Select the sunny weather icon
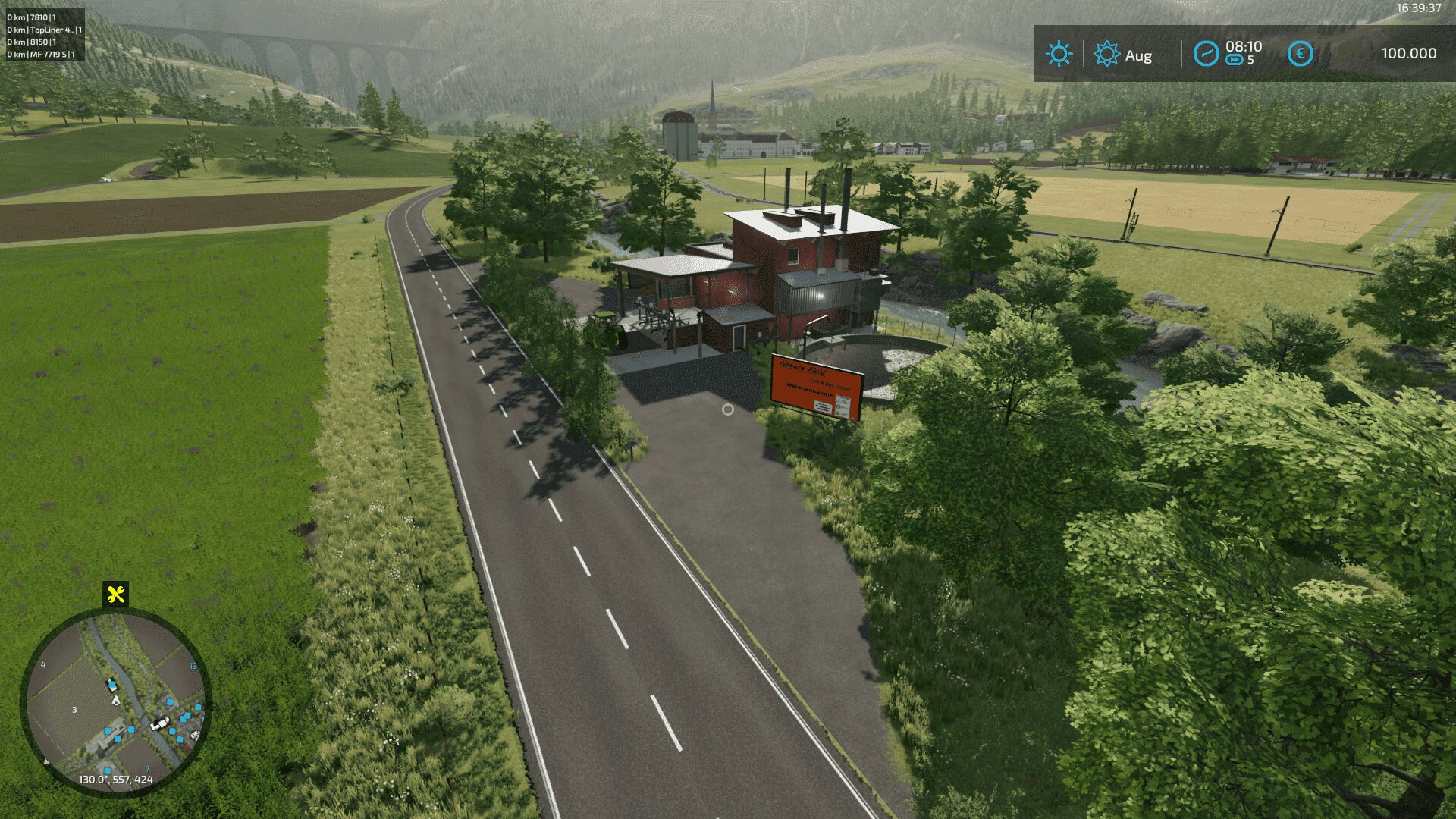This screenshot has height=819, width=1456. coord(1059,55)
